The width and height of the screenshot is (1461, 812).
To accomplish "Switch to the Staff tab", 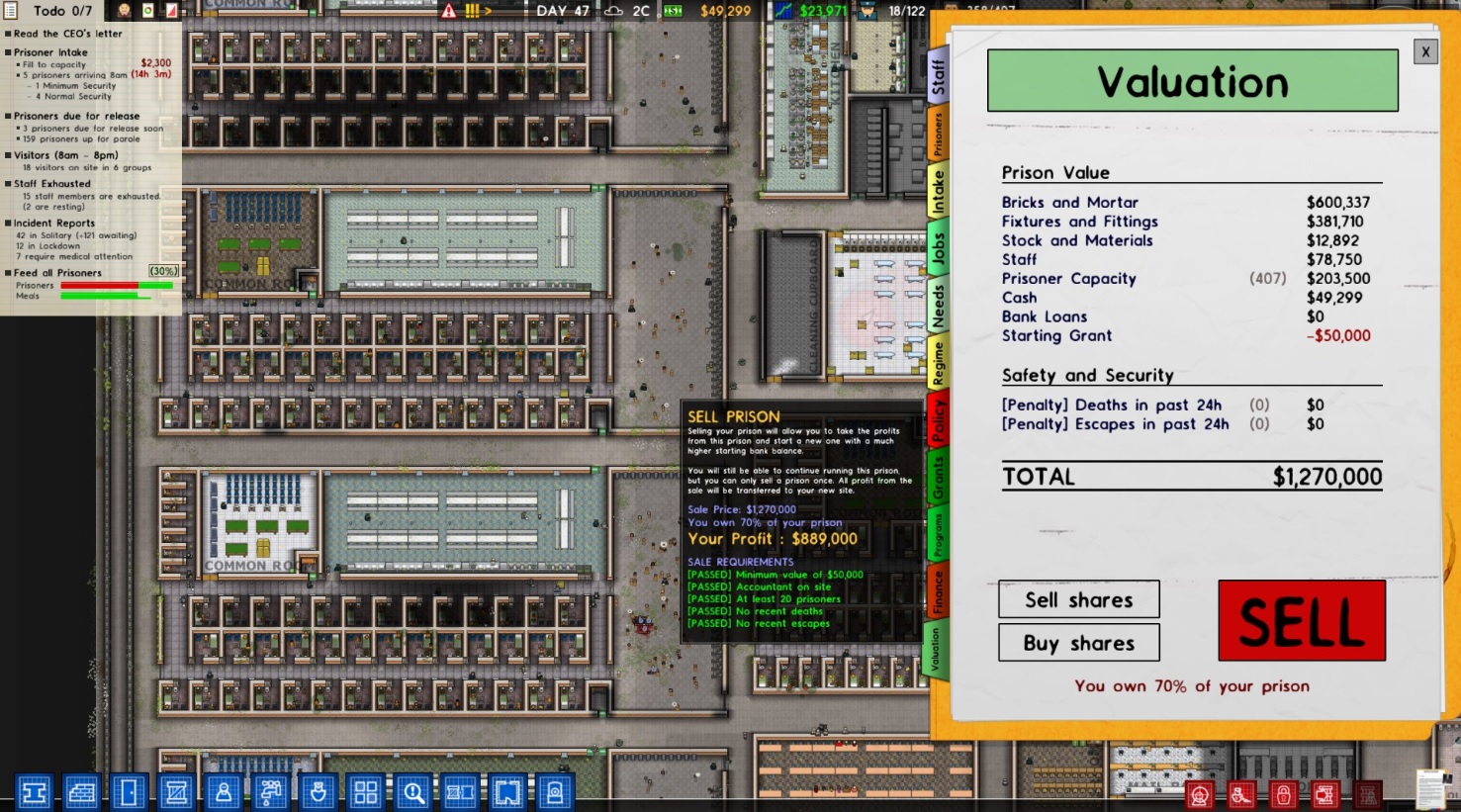I will coord(938,76).
